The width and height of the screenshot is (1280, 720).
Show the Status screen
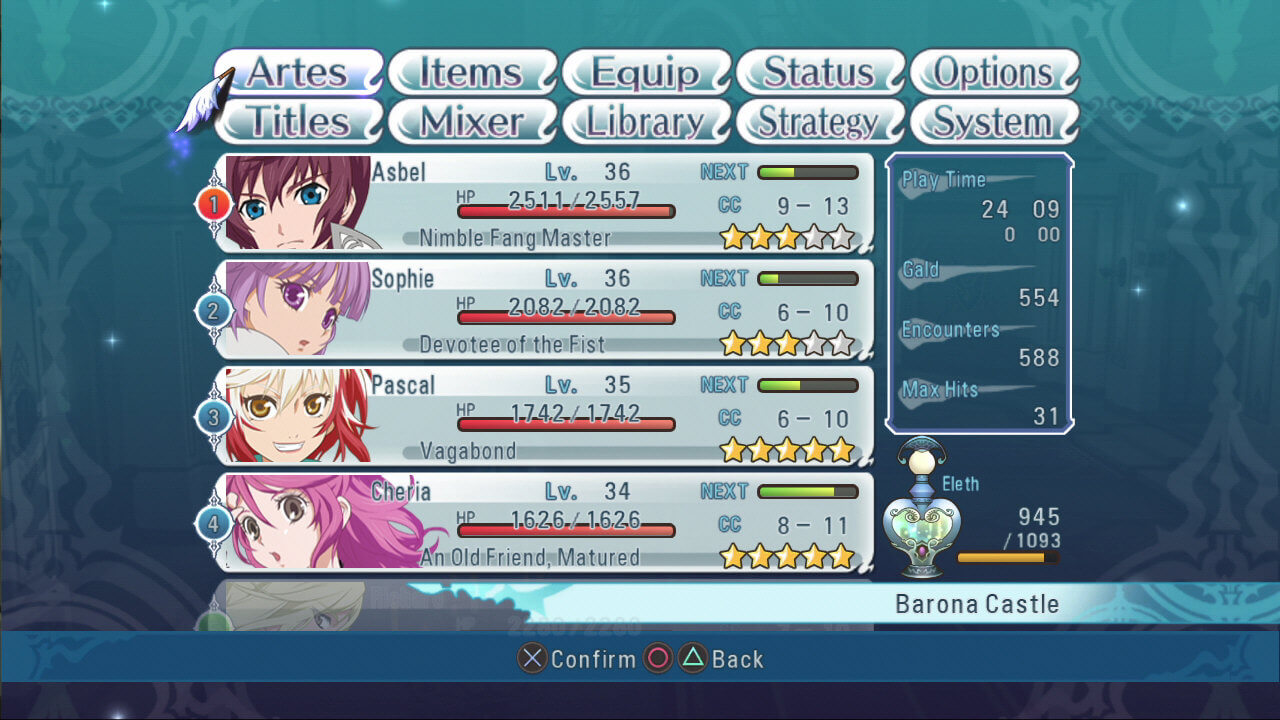(820, 72)
